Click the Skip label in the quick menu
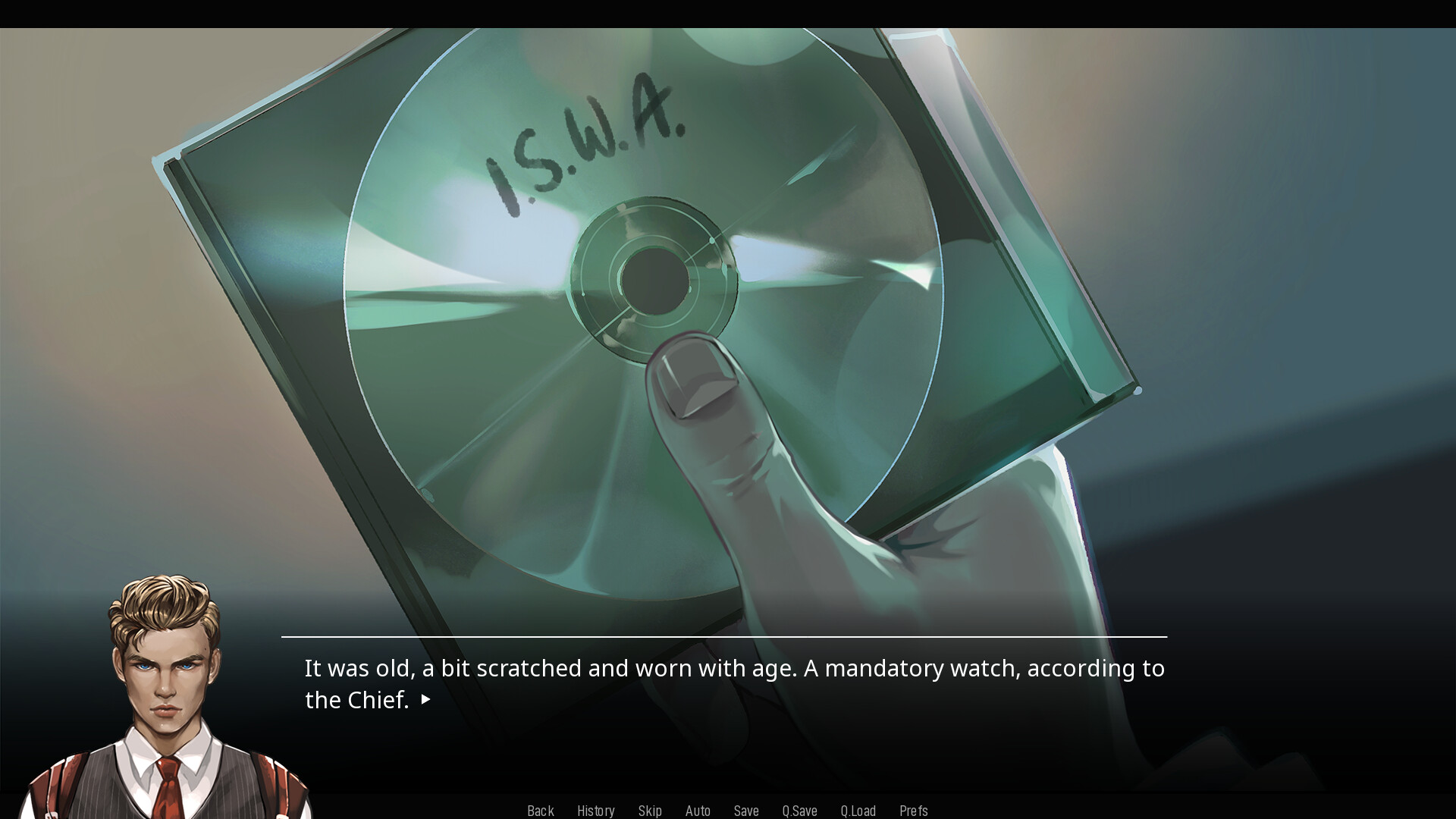1456x819 pixels. click(650, 810)
